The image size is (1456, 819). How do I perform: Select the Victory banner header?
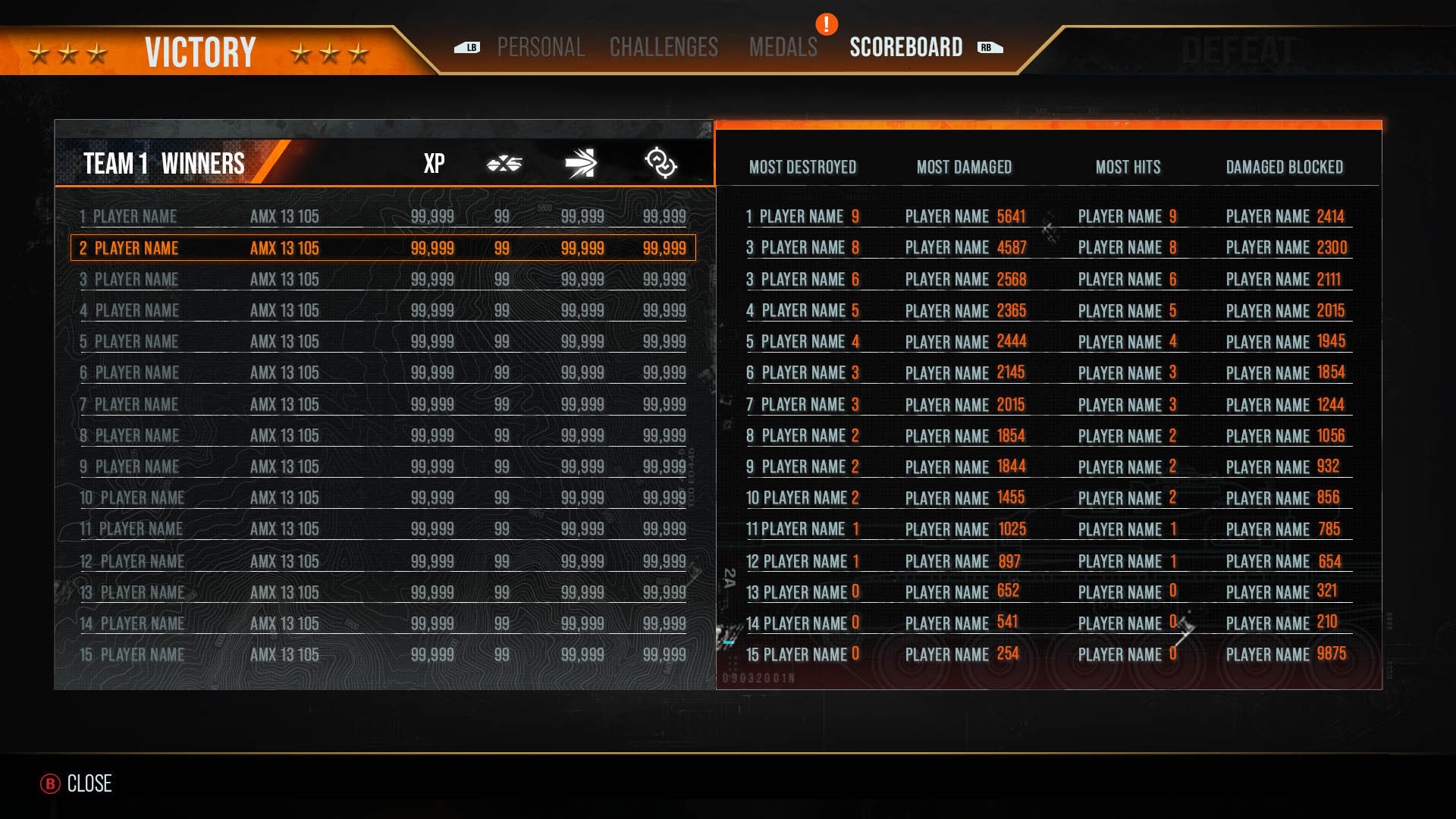click(x=200, y=52)
